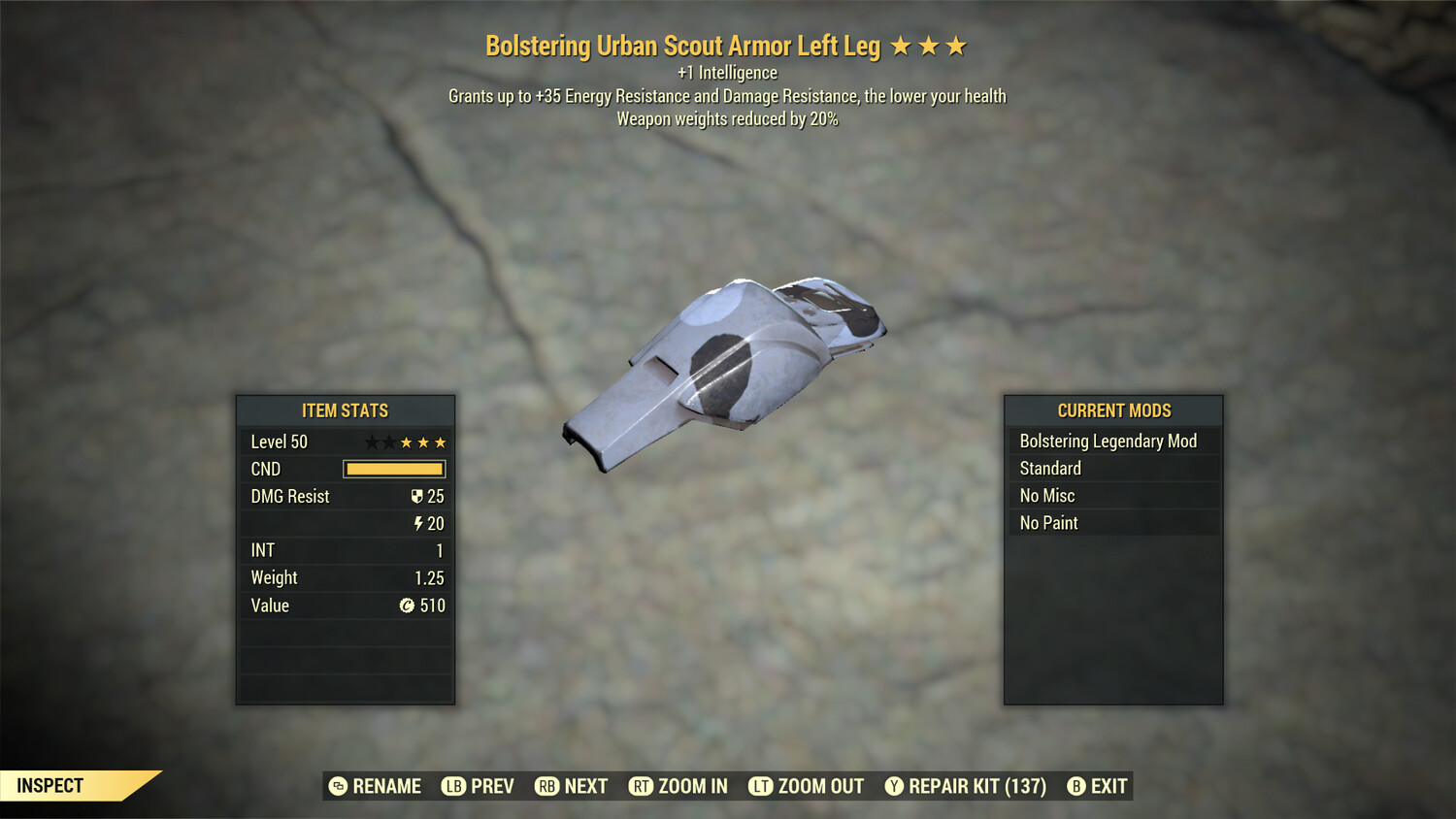Exit the inspect screen
The width and height of the screenshot is (1456, 819).
pyautogui.click(x=1098, y=786)
